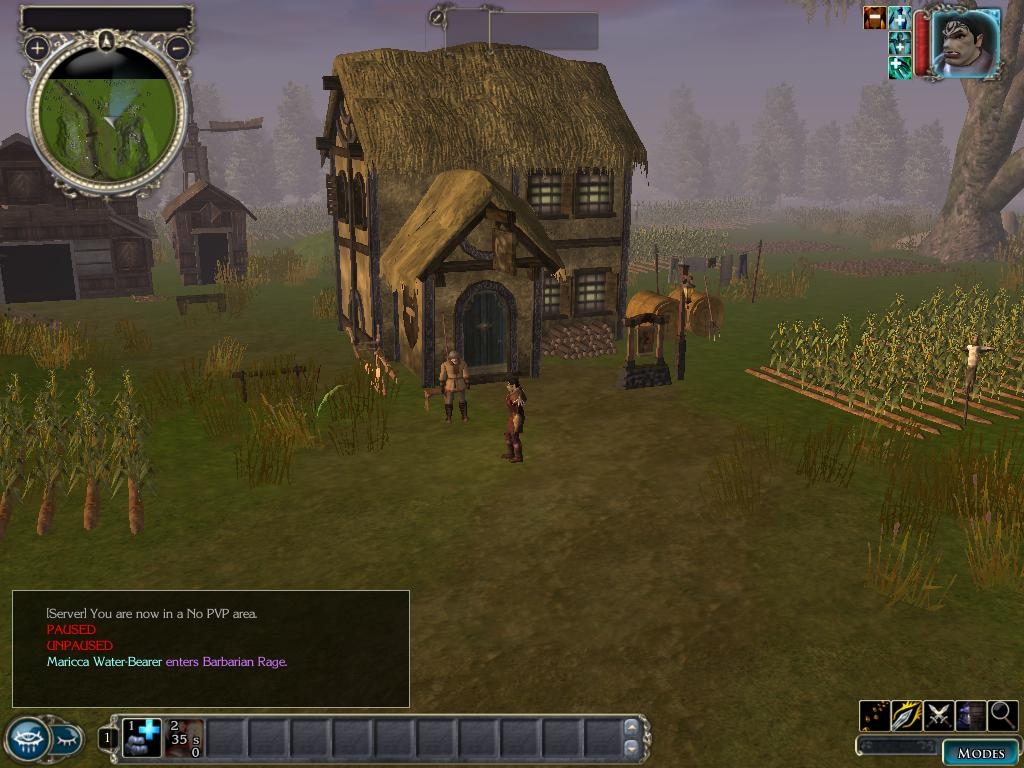Activate the crossed swords combat mode
Viewport: 1024px width, 768px height.
(x=938, y=715)
